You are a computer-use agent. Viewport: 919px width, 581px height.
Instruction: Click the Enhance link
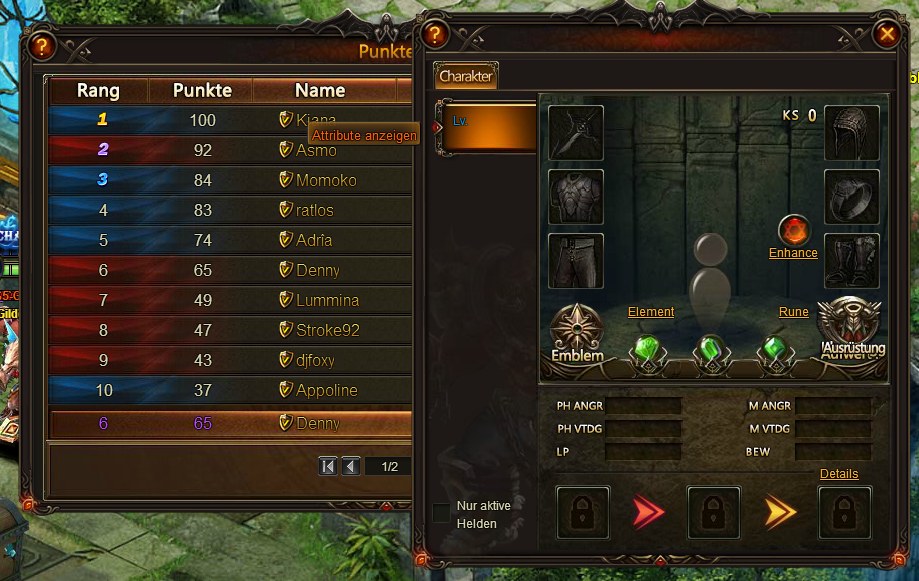[x=793, y=253]
